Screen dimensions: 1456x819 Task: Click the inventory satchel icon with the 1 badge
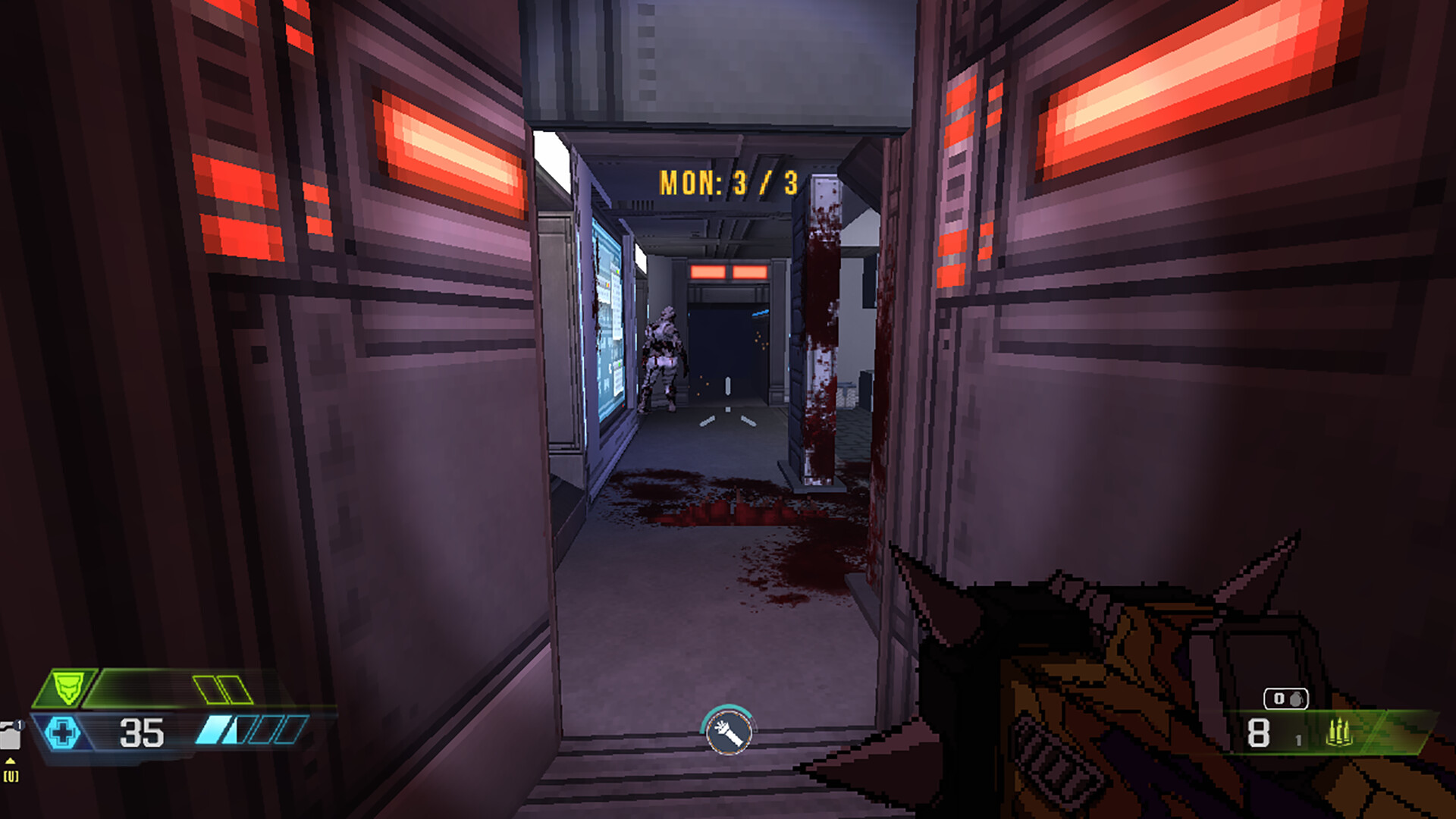(x=11, y=734)
